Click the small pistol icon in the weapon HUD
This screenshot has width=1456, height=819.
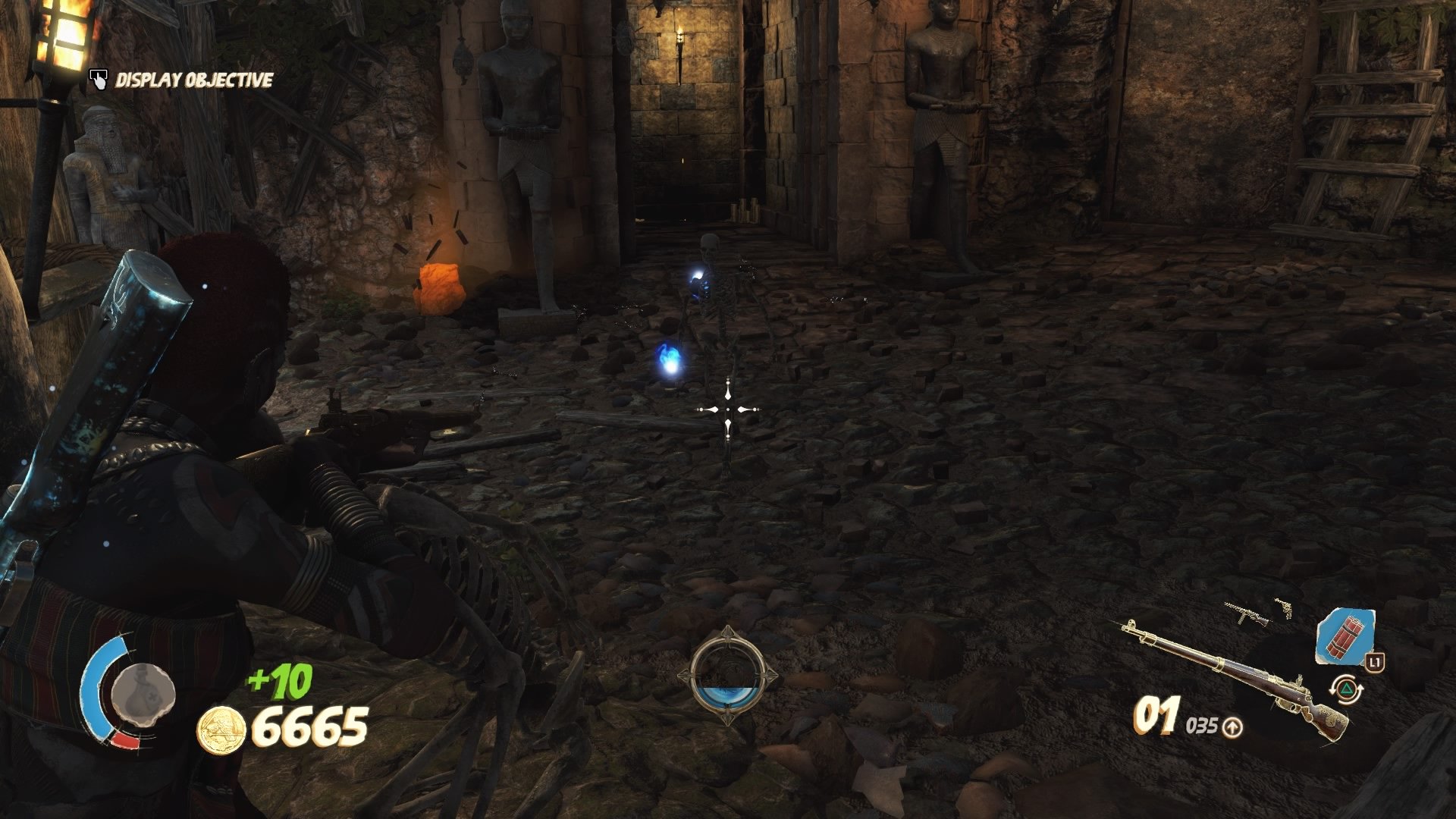pyautogui.click(x=1285, y=610)
